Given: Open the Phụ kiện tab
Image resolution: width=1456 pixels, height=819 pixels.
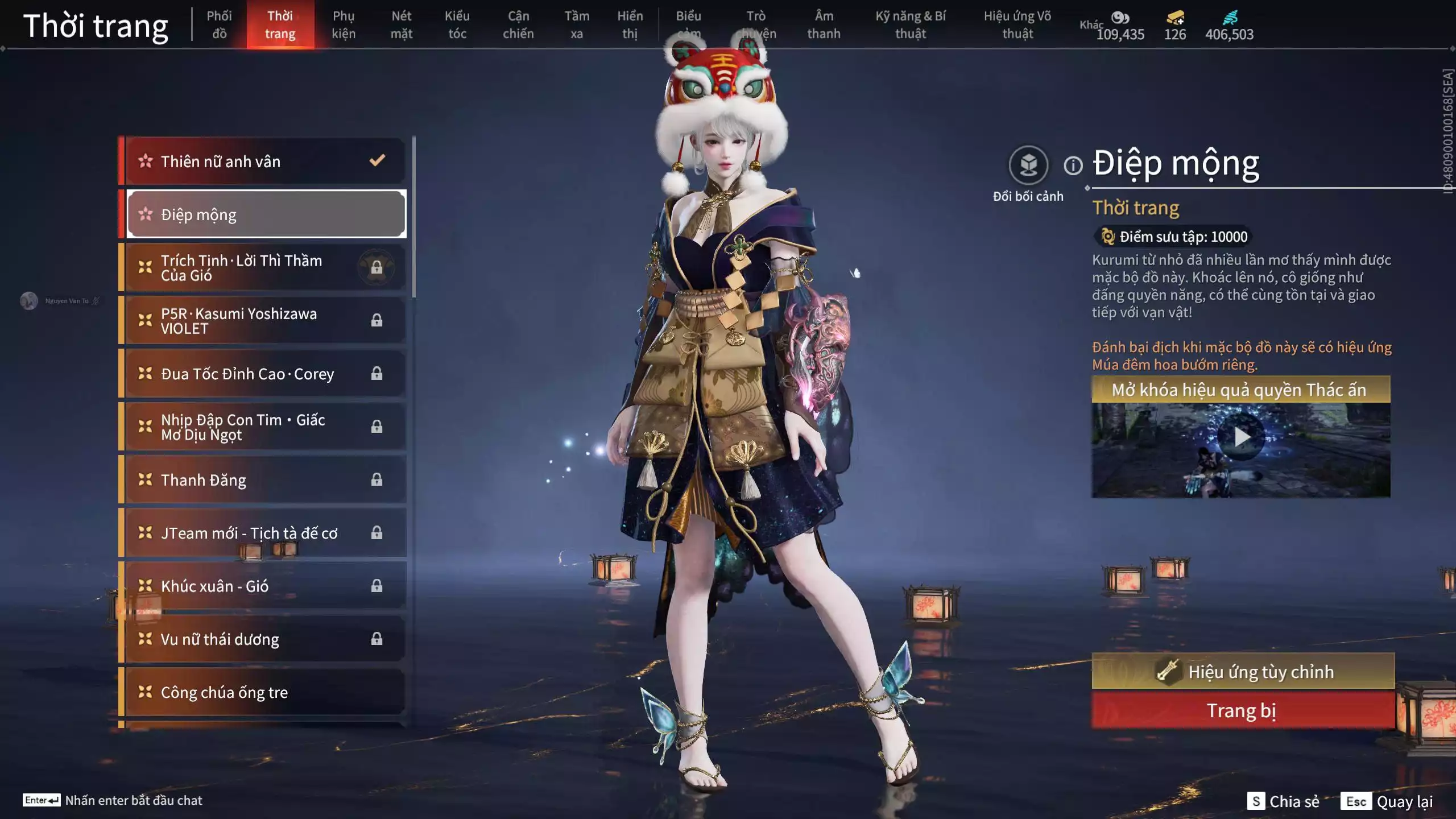Looking at the screenshot, I should click(344, 24).
